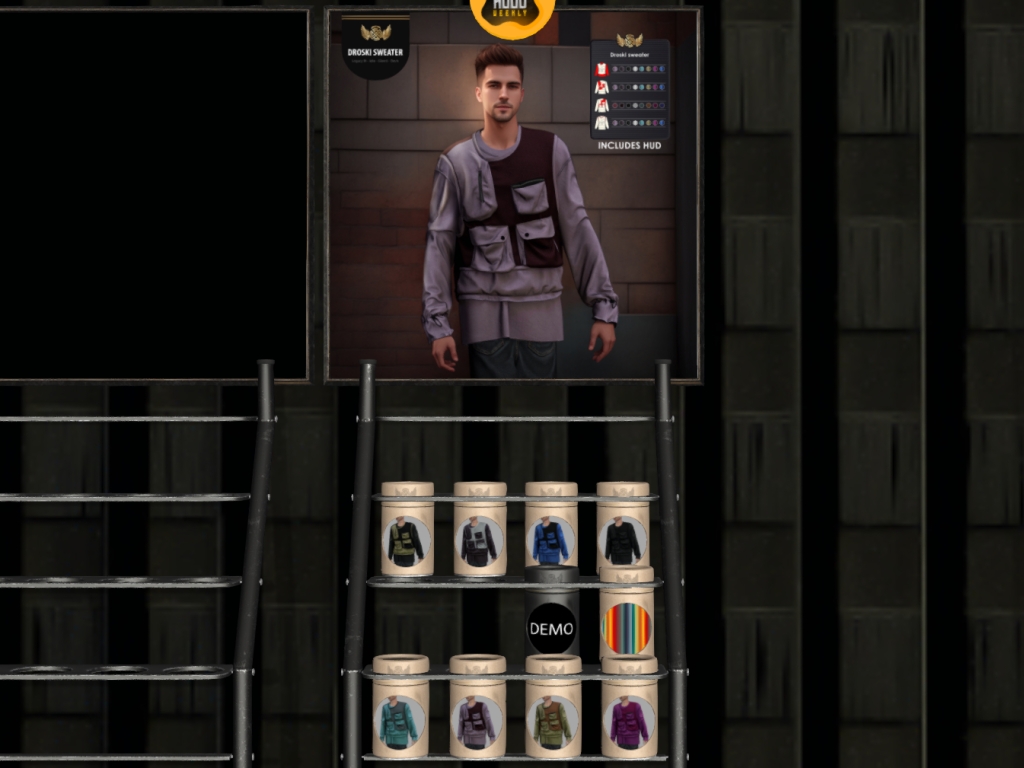Open the Droski Sweater display poster

(x=513, y=195)
